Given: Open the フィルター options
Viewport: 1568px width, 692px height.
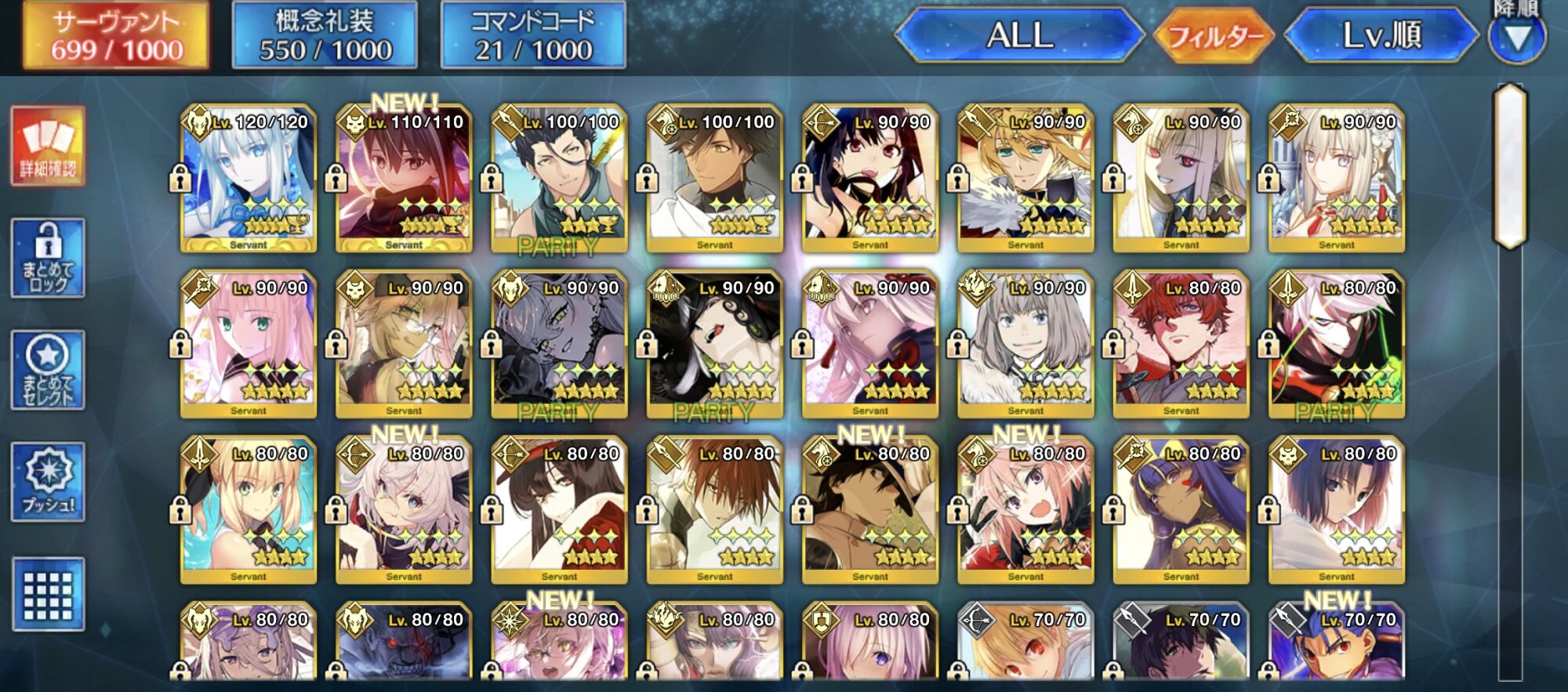Looking at the screenshot, I should [x=1215, y=36].
